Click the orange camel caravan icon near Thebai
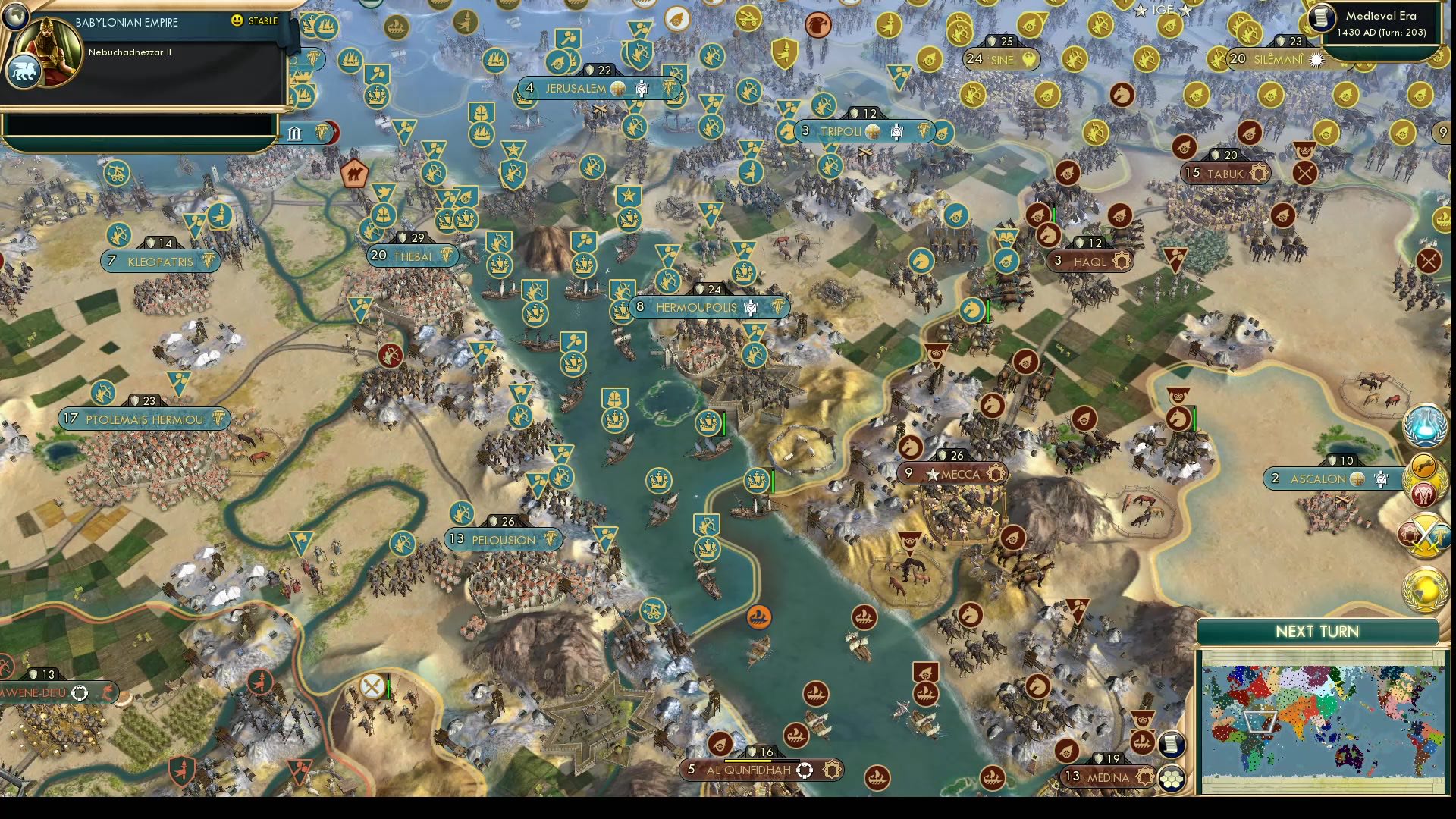Viewport: 1456px width, 819px height. tap(356, 173)
